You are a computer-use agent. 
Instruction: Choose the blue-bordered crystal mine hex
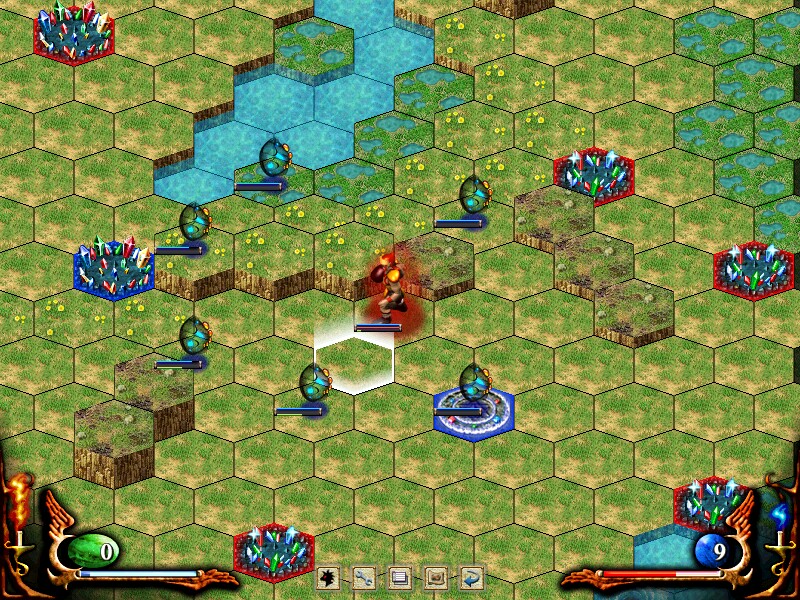pyautogui.click(x=113, y=267)
